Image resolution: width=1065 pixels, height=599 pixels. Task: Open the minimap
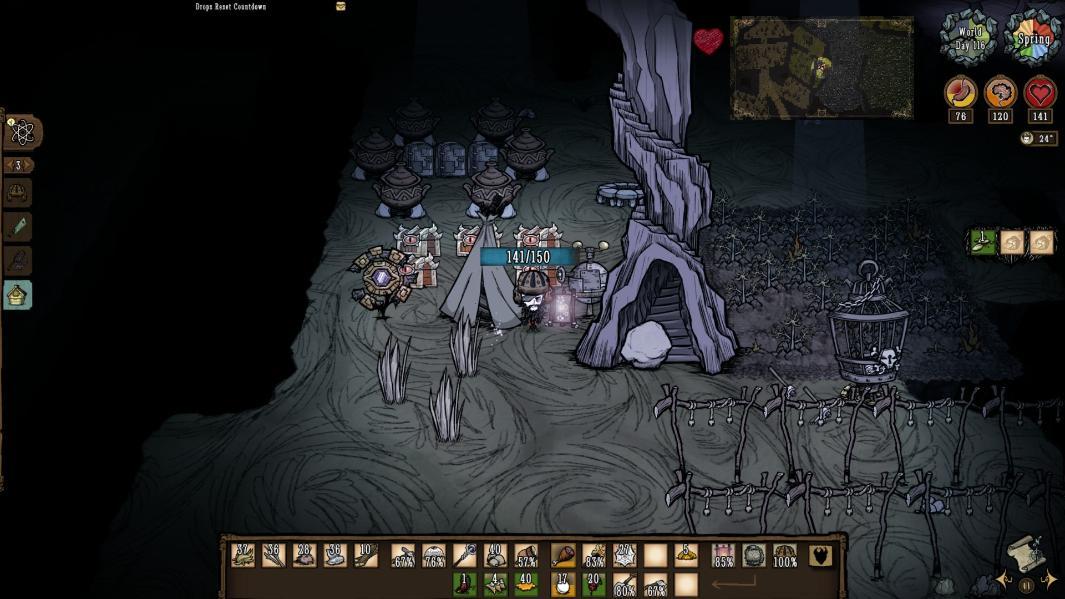tap(821, 67)
